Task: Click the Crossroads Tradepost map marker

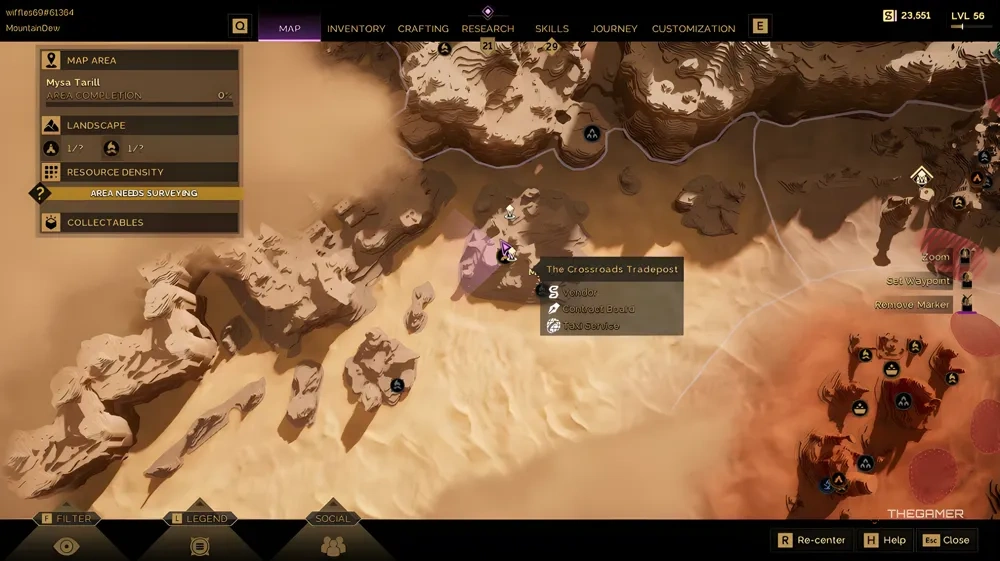Action: [x=505, y=255]
